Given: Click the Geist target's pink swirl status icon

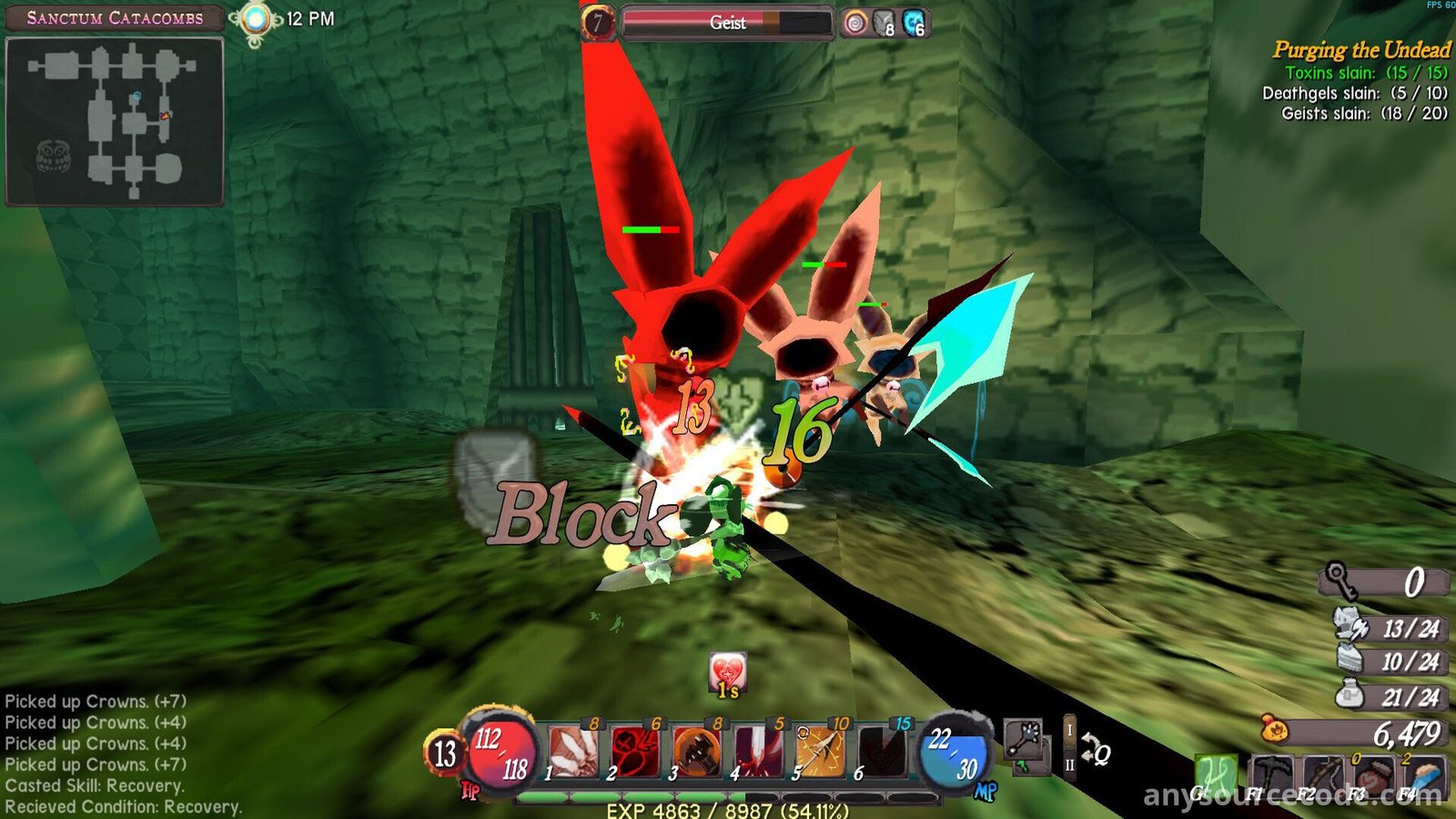Looking at the screenshot, I should click(854, 23).
